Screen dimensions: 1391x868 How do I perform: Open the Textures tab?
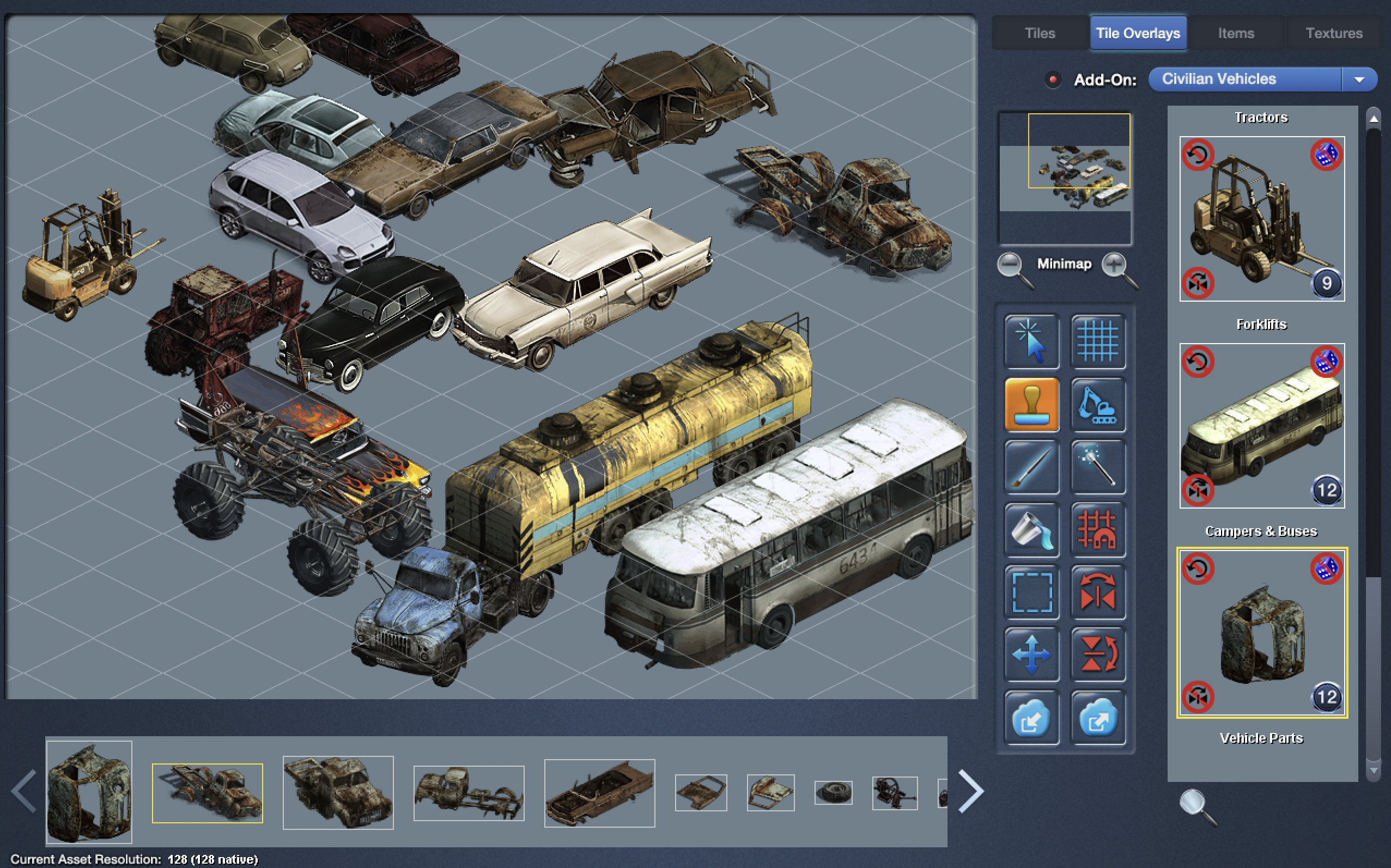point(1334,33)
